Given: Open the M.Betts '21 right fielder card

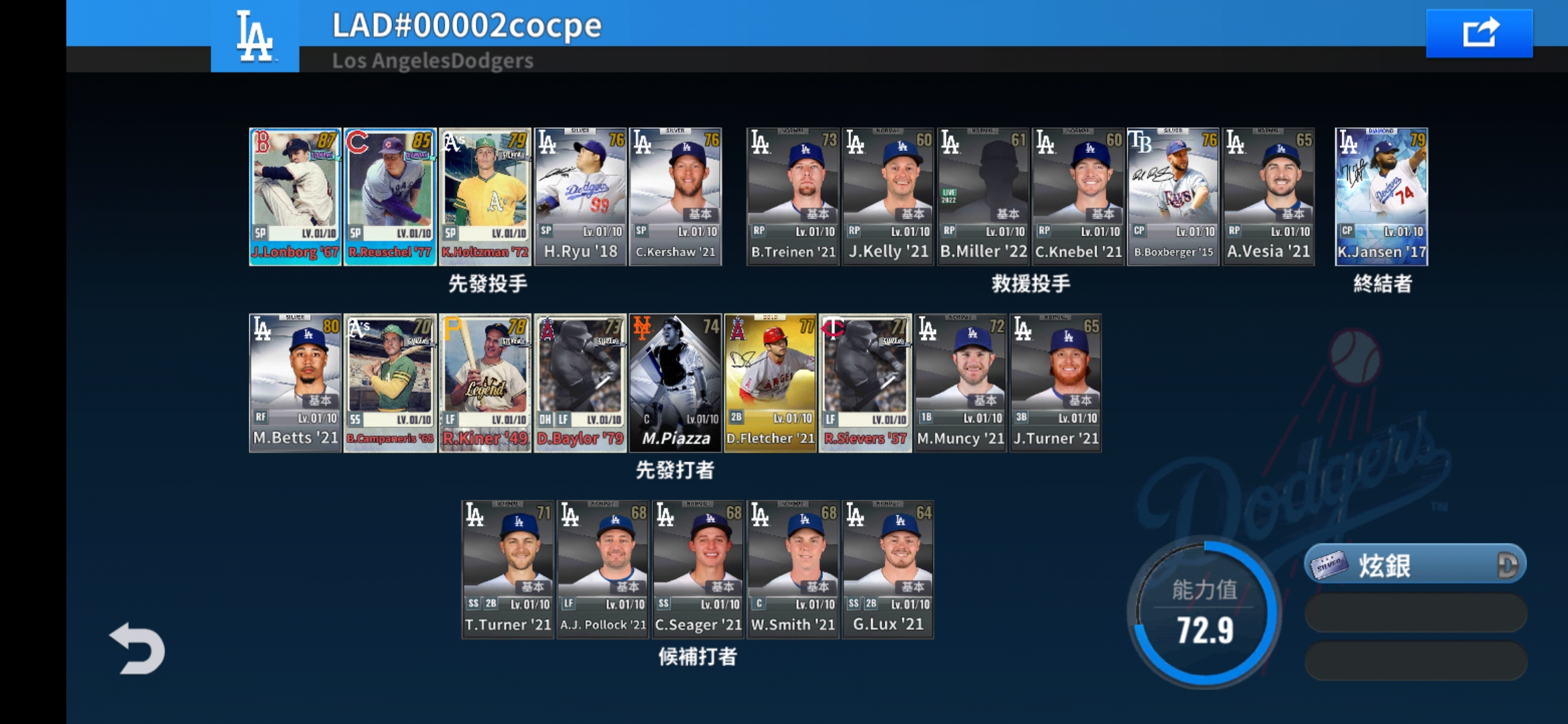Looking at the screenshot, I should 294,382.
